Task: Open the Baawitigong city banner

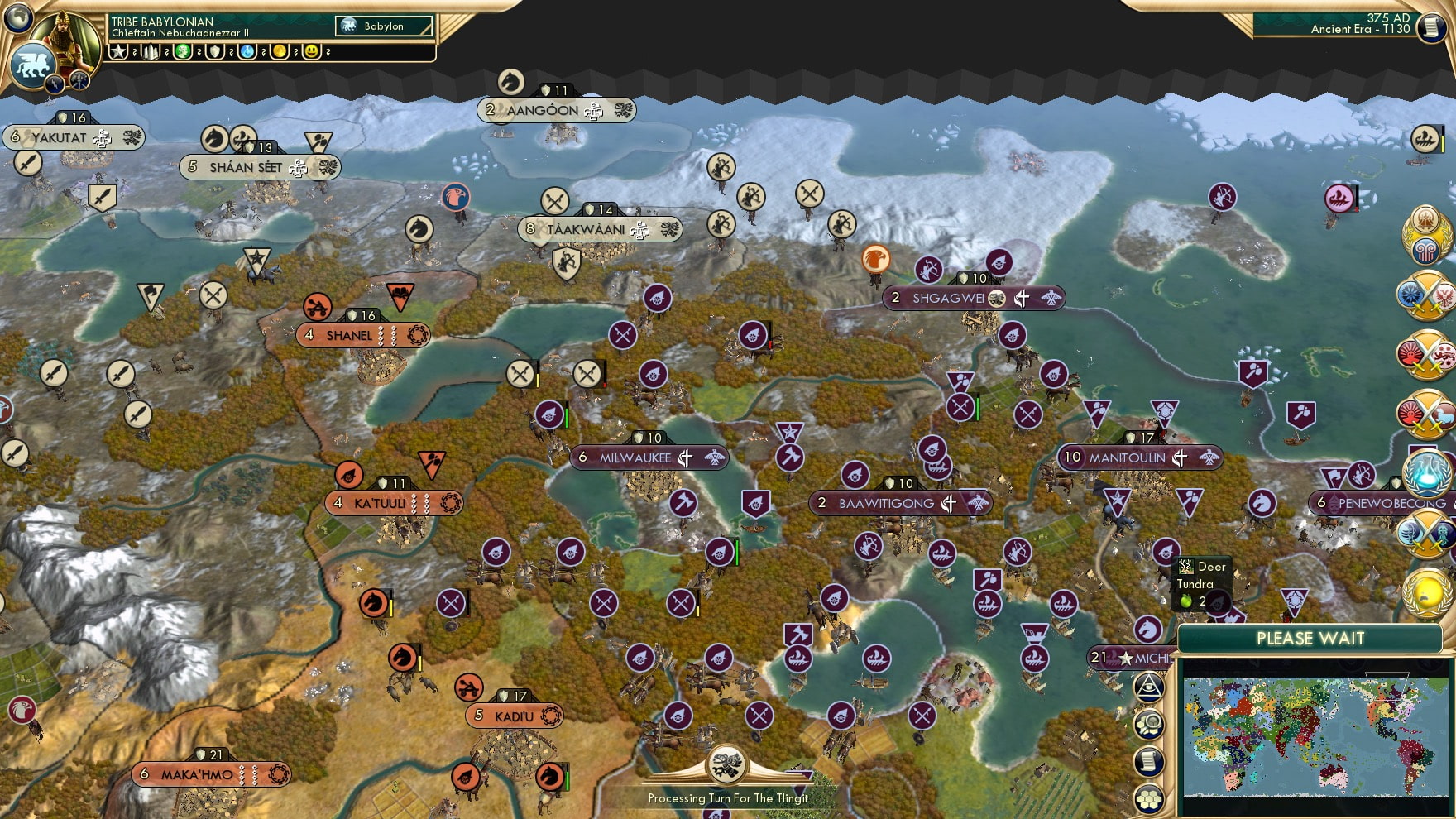Action: pos(899,503)
